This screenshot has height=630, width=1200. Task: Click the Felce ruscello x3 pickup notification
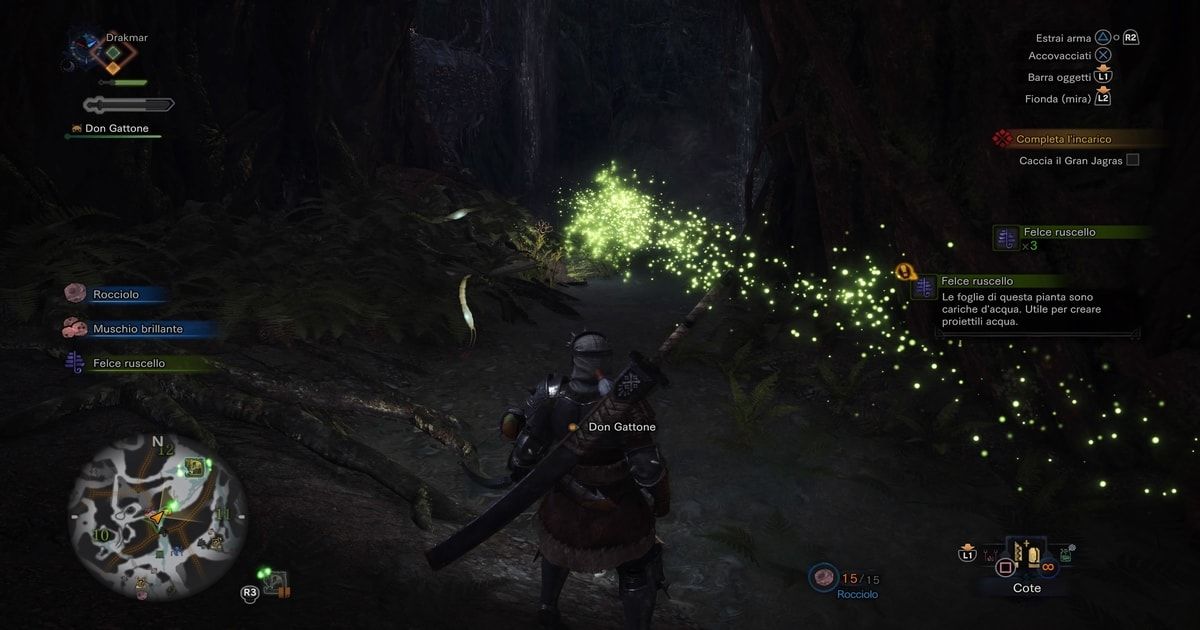(1060, 238)
